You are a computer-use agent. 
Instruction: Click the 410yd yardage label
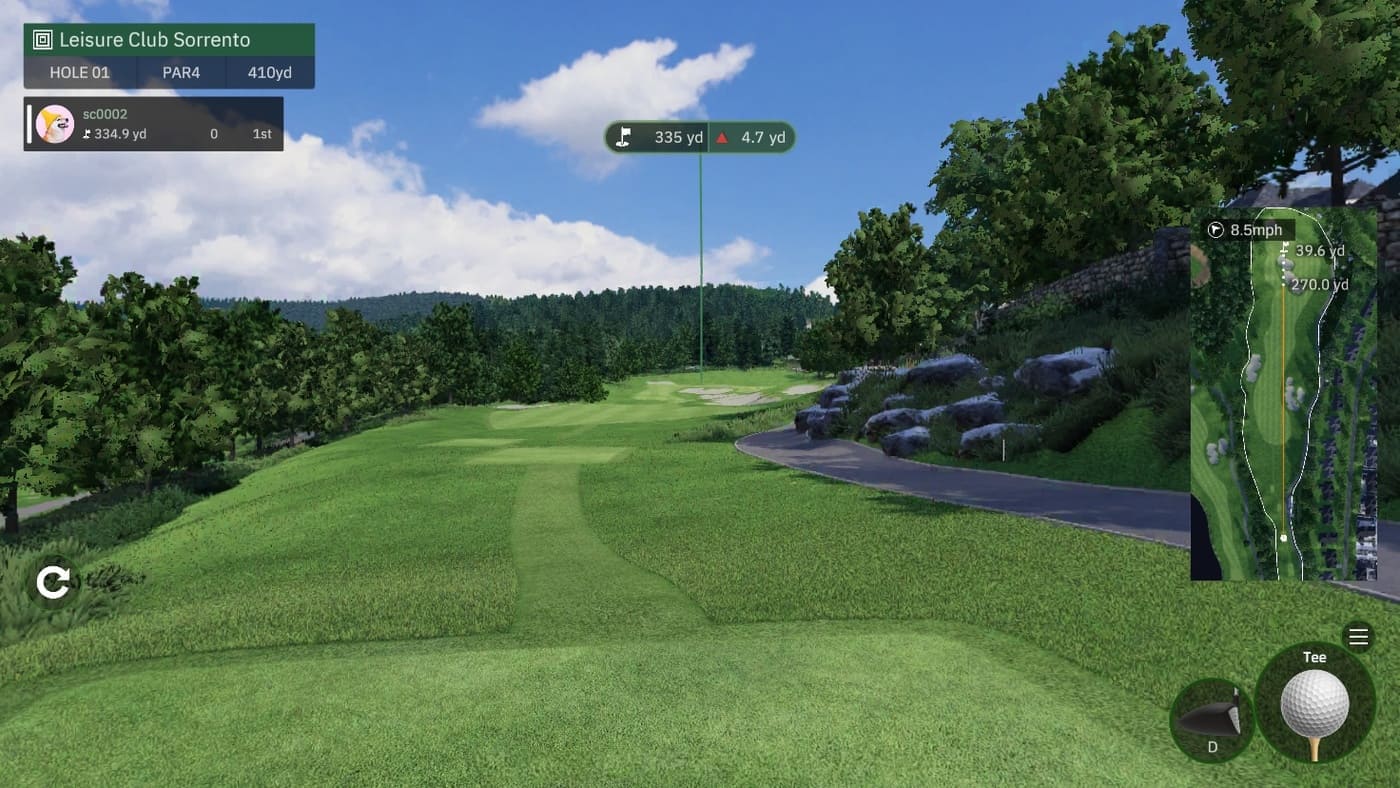click(x=270, y=72)
